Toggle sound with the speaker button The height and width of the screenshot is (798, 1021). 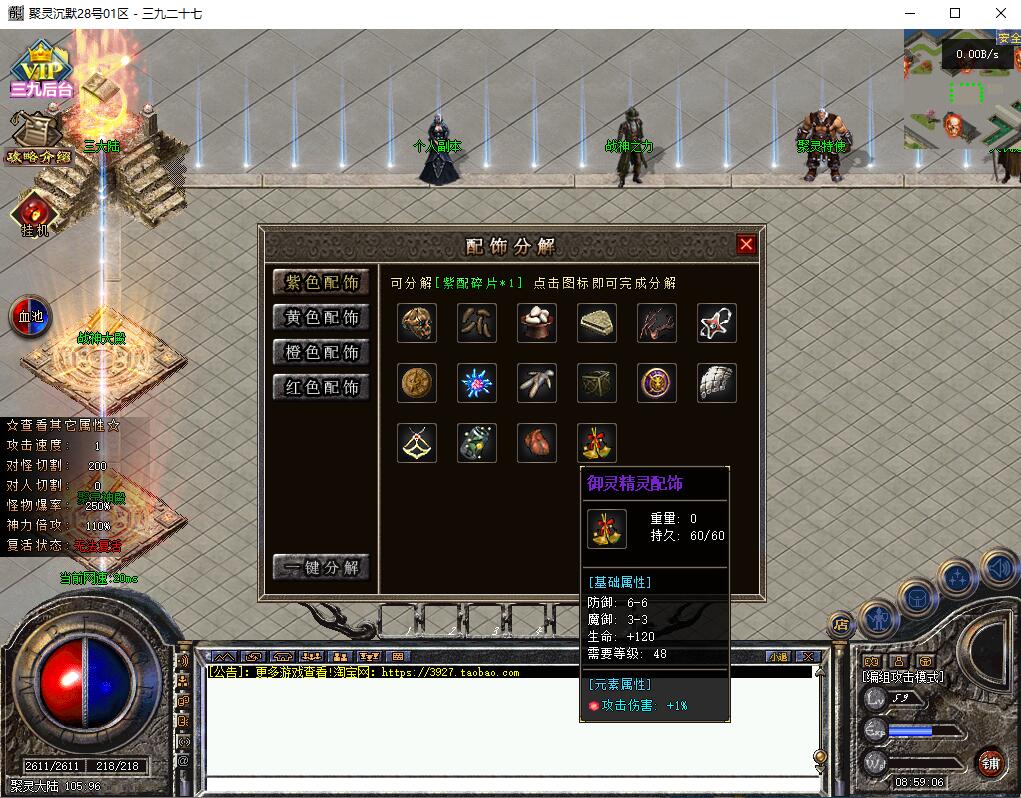pyautogui.click(x=999, y=568)
